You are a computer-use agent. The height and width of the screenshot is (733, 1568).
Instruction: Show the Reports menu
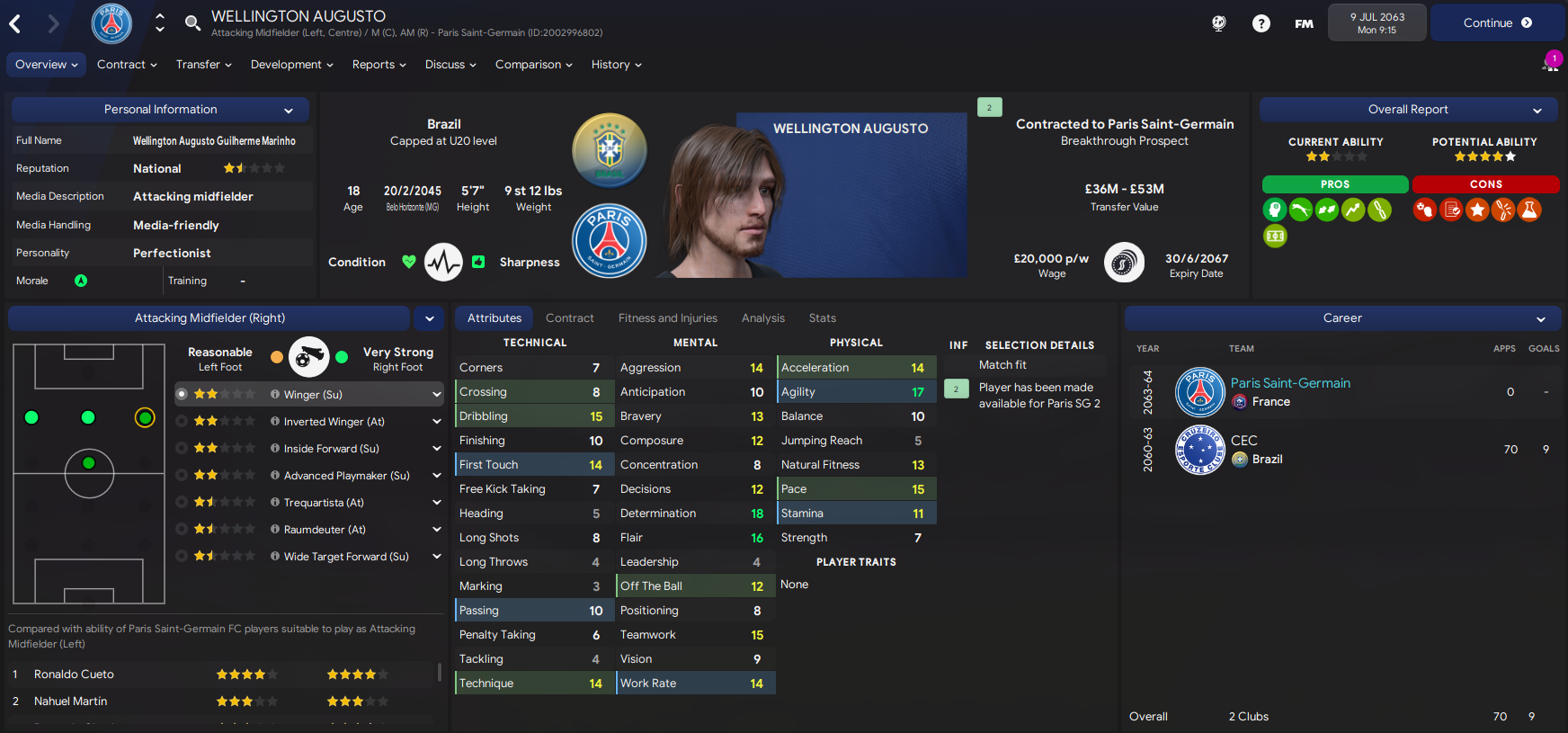coord(379,65)
